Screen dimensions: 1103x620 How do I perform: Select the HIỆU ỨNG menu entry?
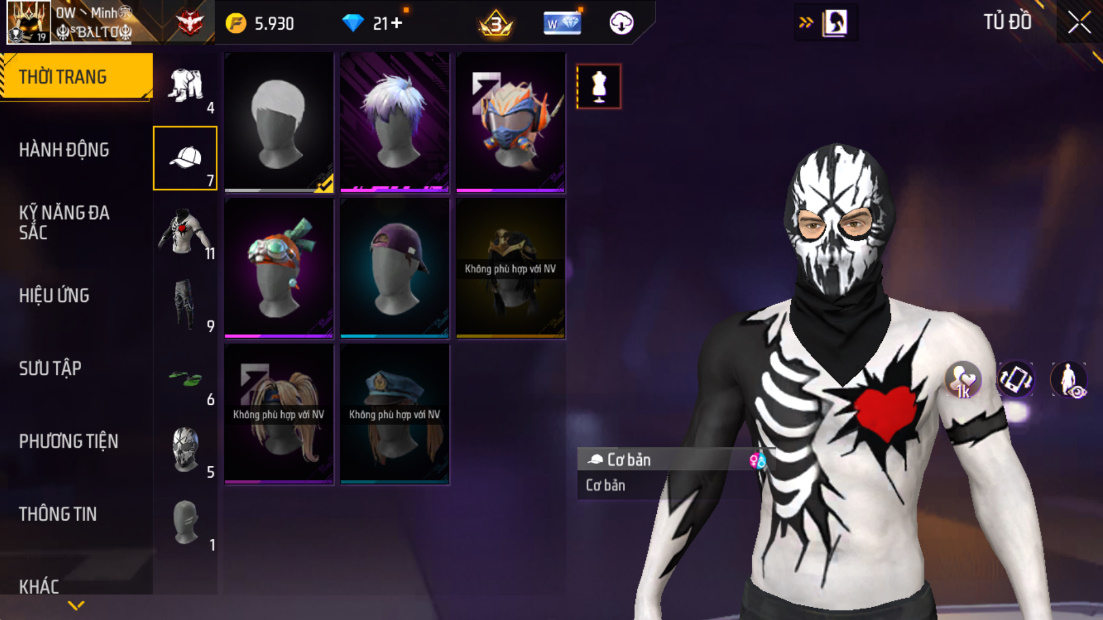click(x=54, y=295)
